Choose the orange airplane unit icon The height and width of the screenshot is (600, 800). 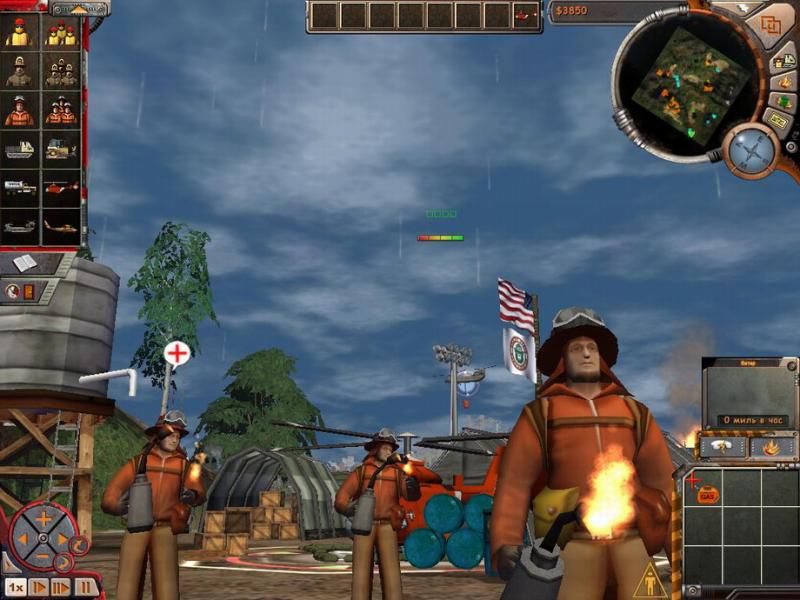(x=60, y=227)
